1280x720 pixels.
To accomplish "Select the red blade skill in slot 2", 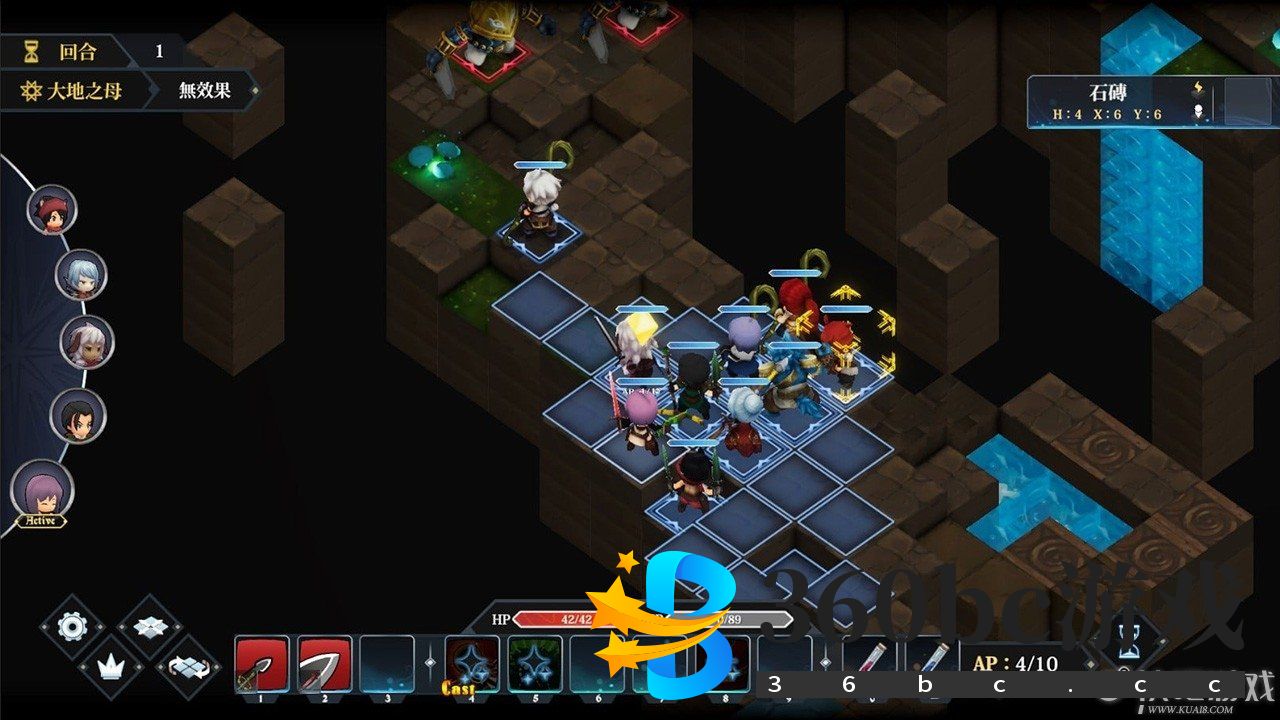I will 324,664.
